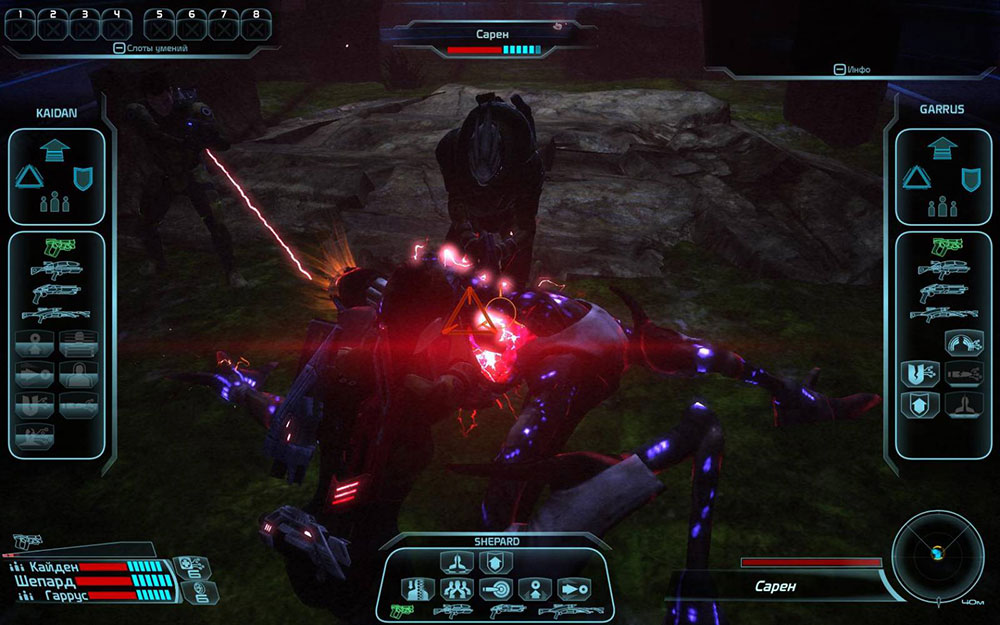Click the circular radar minimap
The height and width of the screenshot is (625, 1000).
[x=937, y=554]
